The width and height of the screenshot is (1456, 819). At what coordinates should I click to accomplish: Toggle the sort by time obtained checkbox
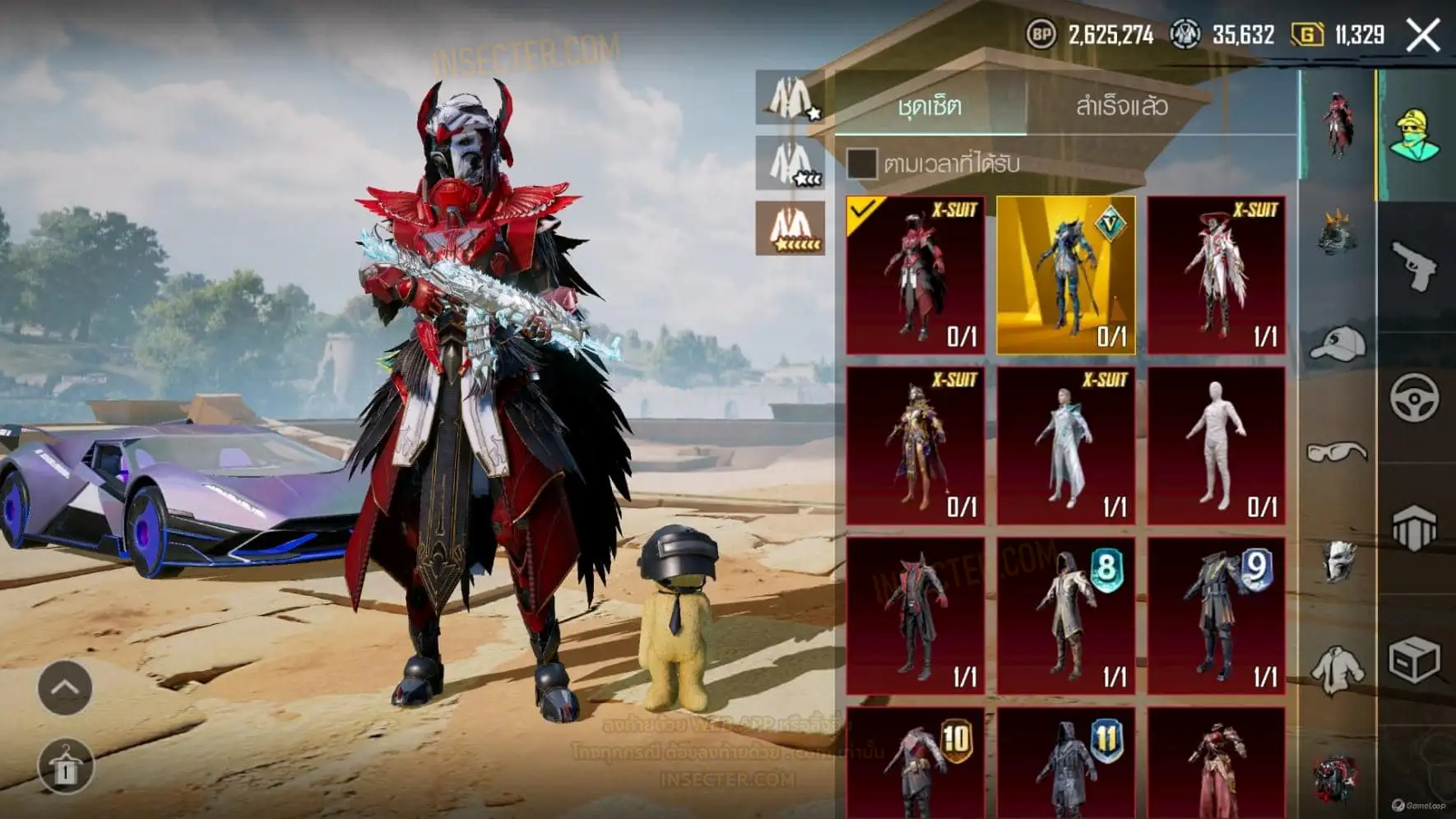click(861, 163)
